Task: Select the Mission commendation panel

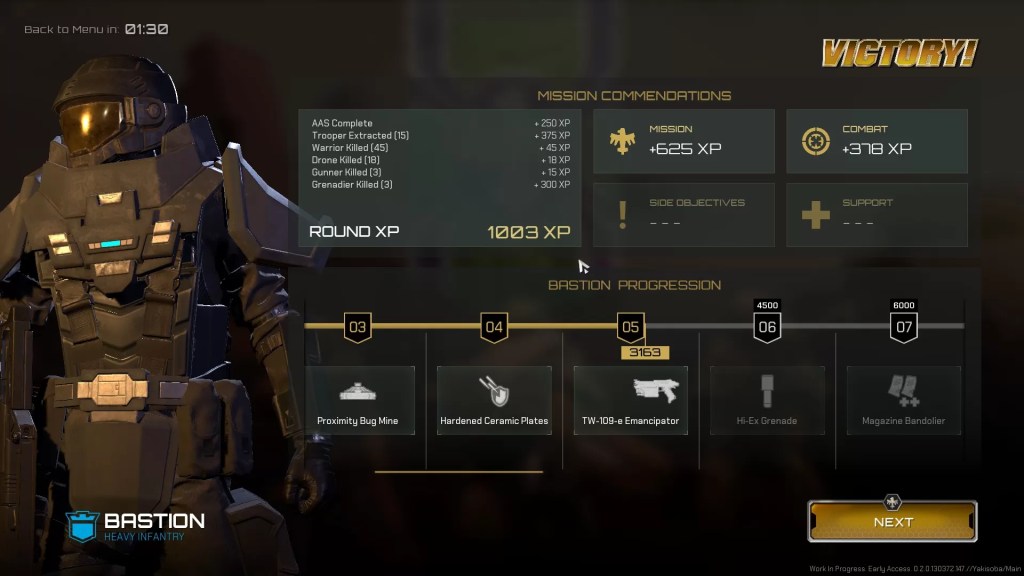Action: [x=683, y=141]
